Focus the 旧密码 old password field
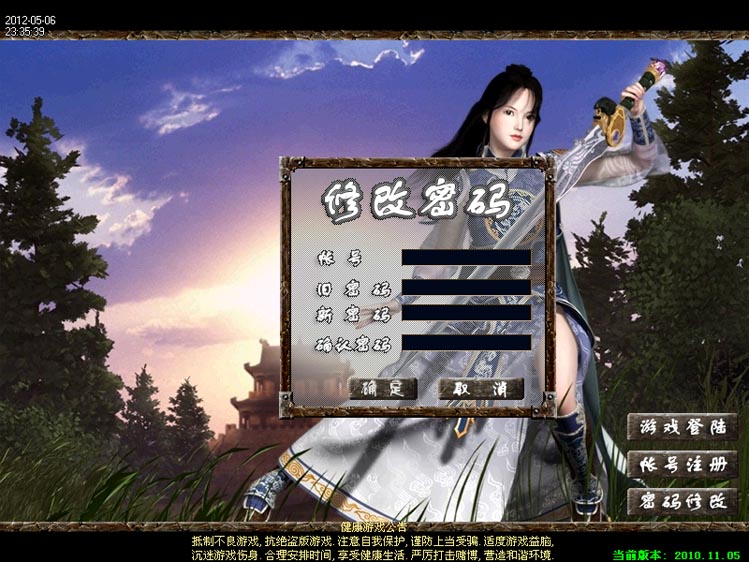 465,287
